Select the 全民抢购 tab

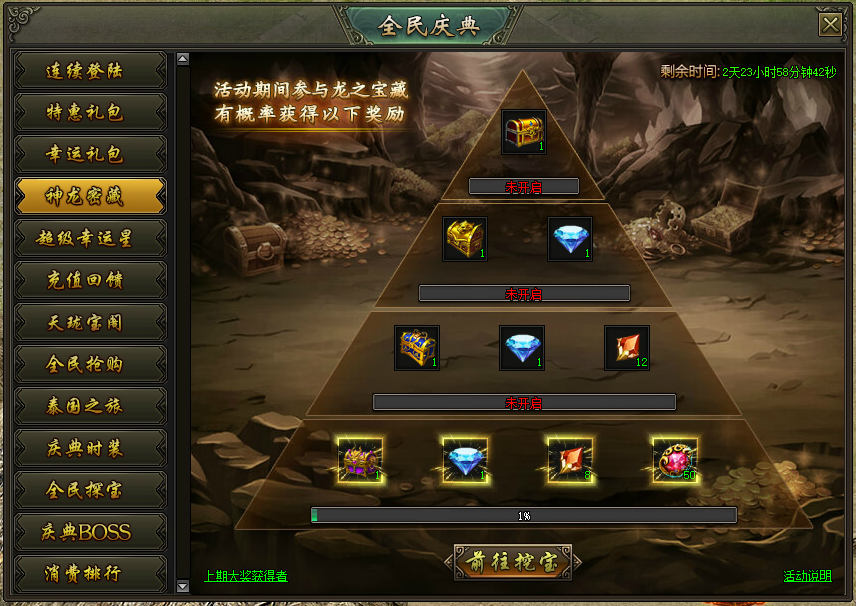point(90,364)
